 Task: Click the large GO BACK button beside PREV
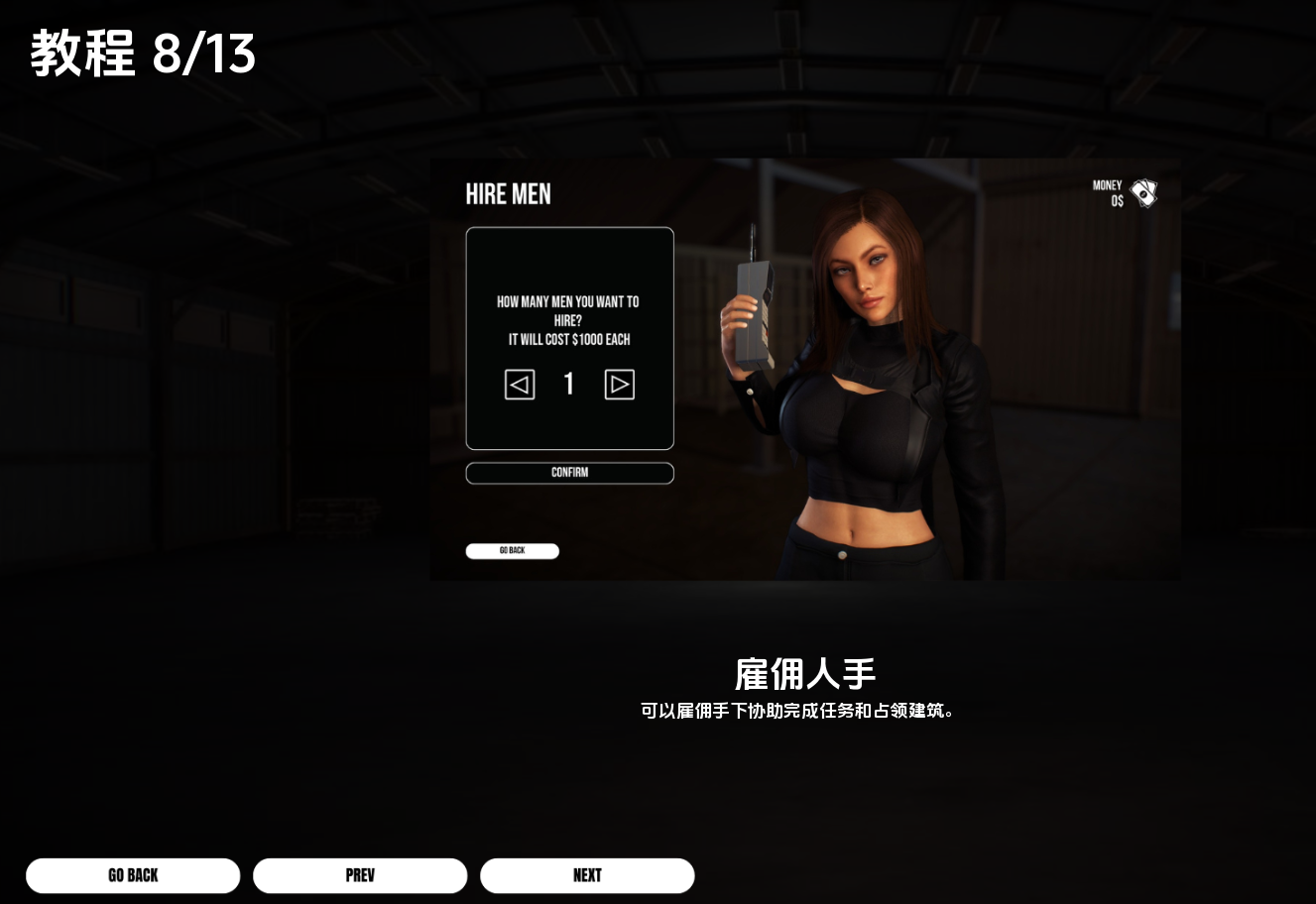pos(133,875)
